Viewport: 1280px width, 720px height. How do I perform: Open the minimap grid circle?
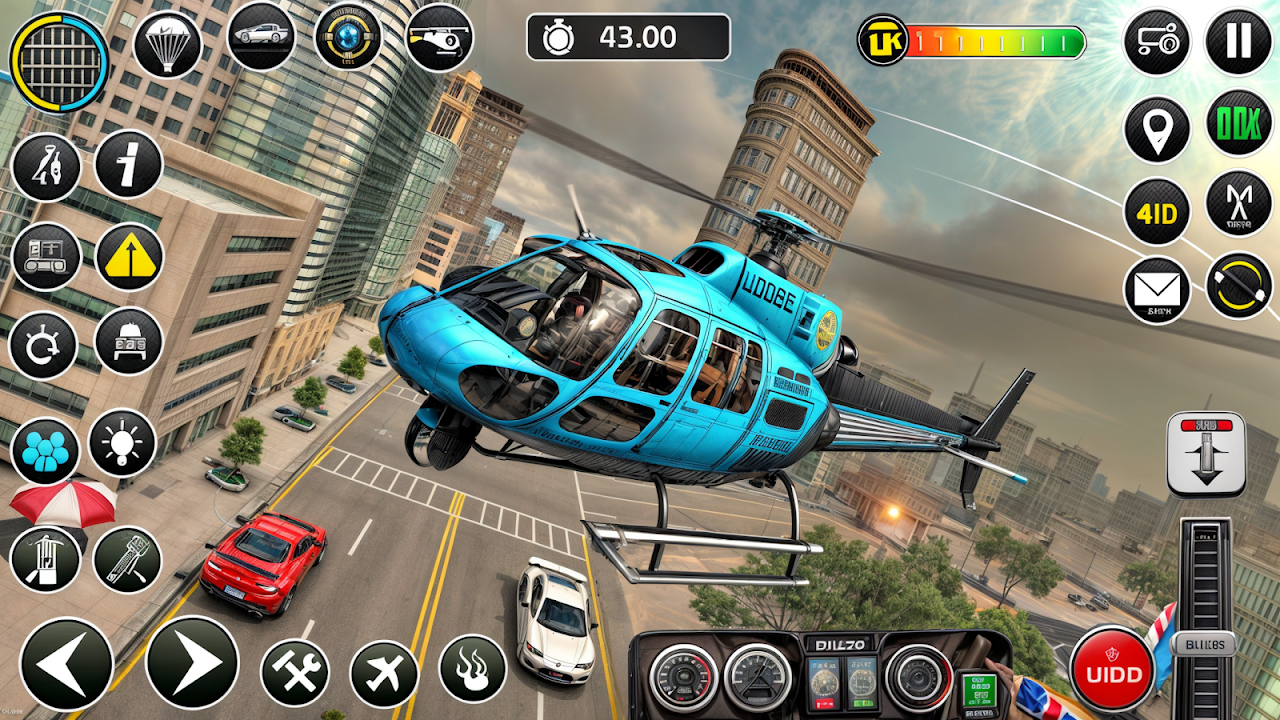(59, 62)
